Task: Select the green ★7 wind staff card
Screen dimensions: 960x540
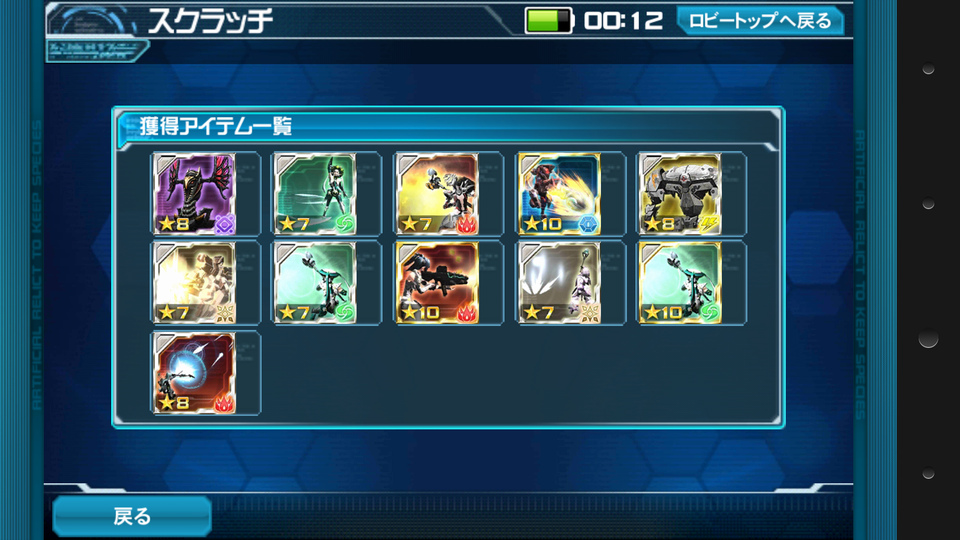Action: point(315,284)
